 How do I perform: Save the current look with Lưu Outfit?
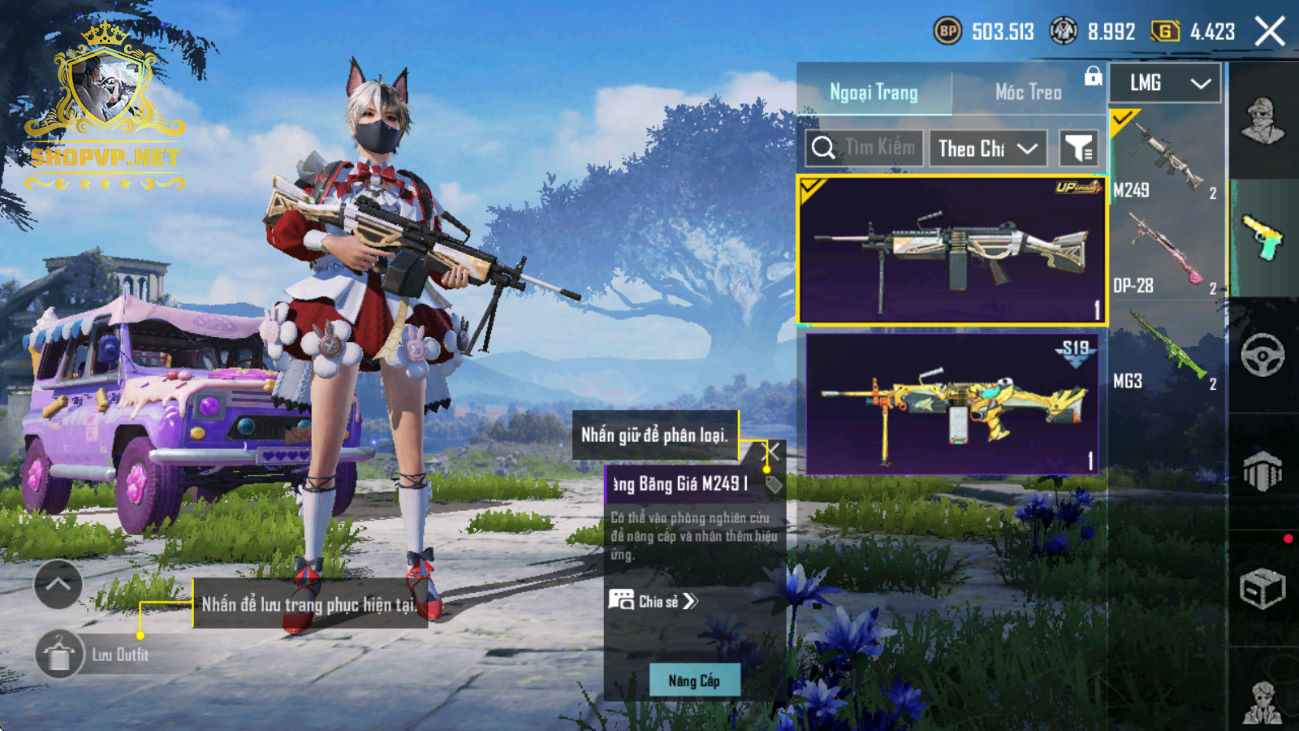click(60, 656)
